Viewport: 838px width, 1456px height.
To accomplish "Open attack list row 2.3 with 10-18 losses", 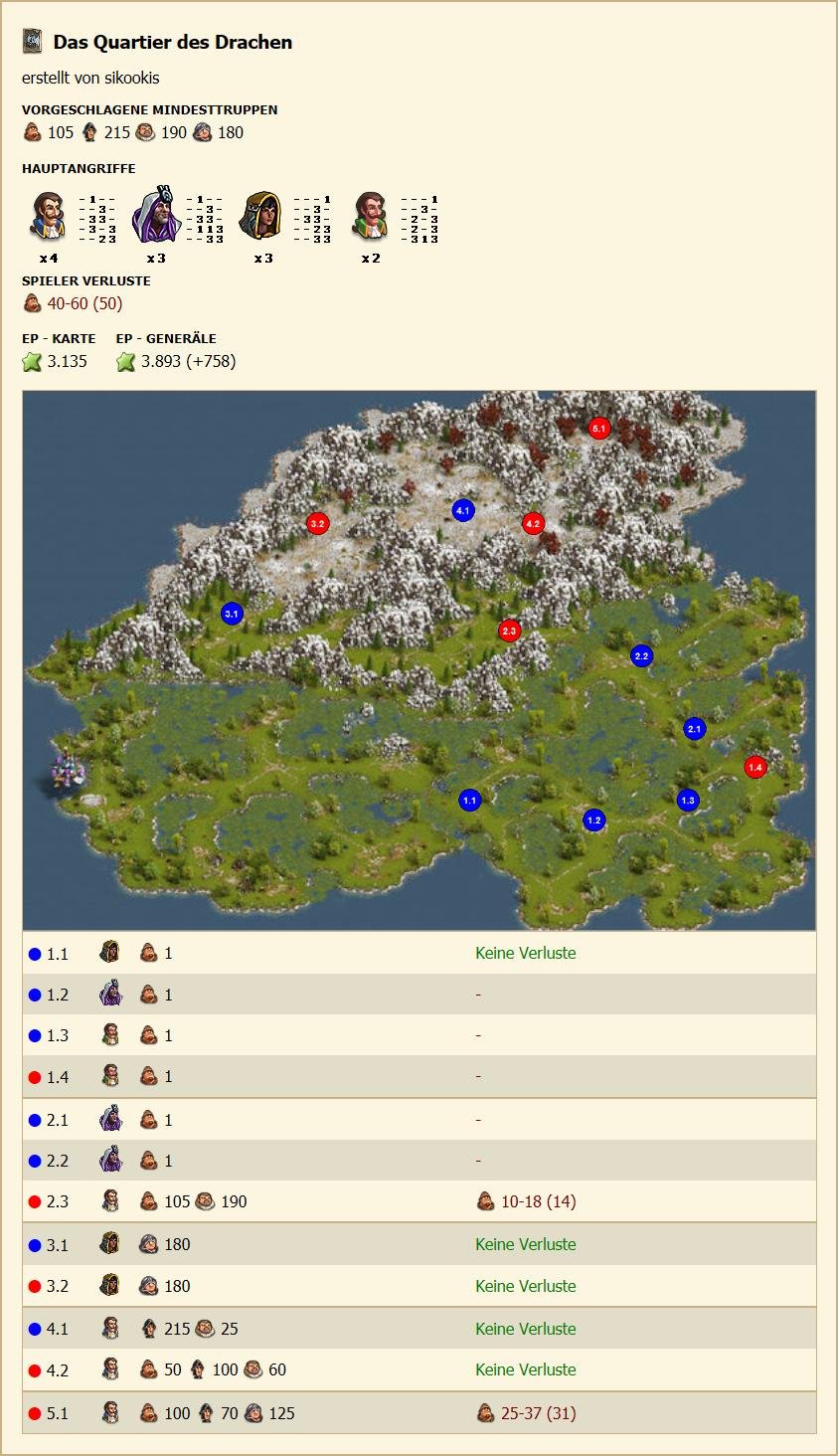I will click(x=419, y=1201).
